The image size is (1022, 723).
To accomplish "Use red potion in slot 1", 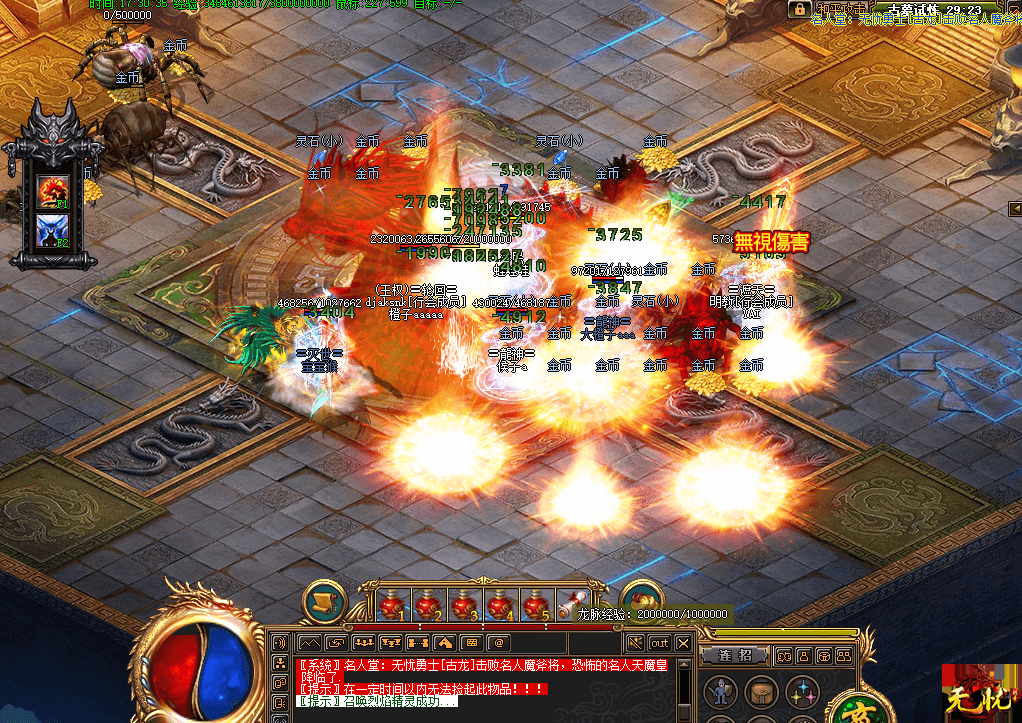I will pos(393,604).
